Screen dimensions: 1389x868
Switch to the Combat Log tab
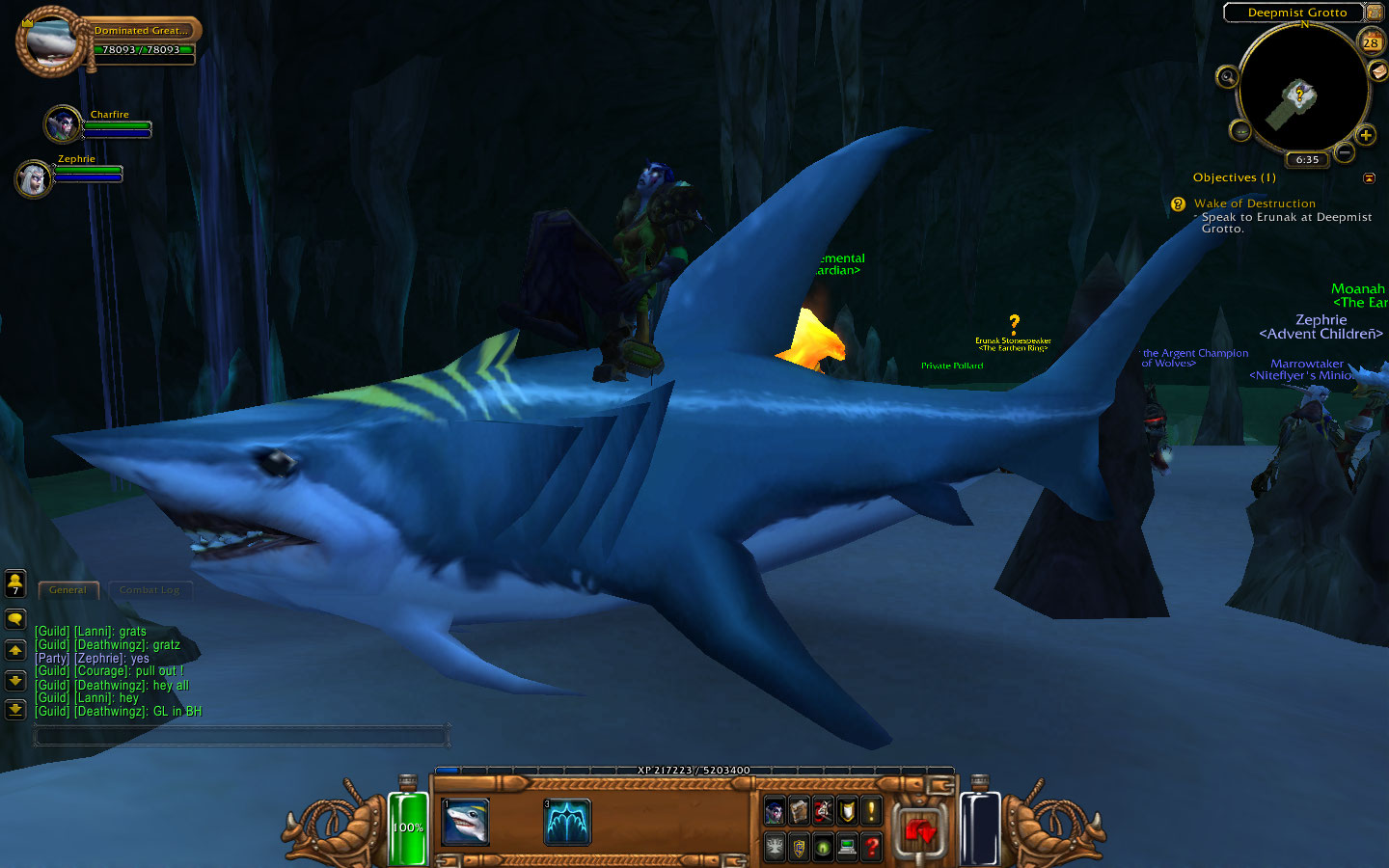click(x=150, y=589)
